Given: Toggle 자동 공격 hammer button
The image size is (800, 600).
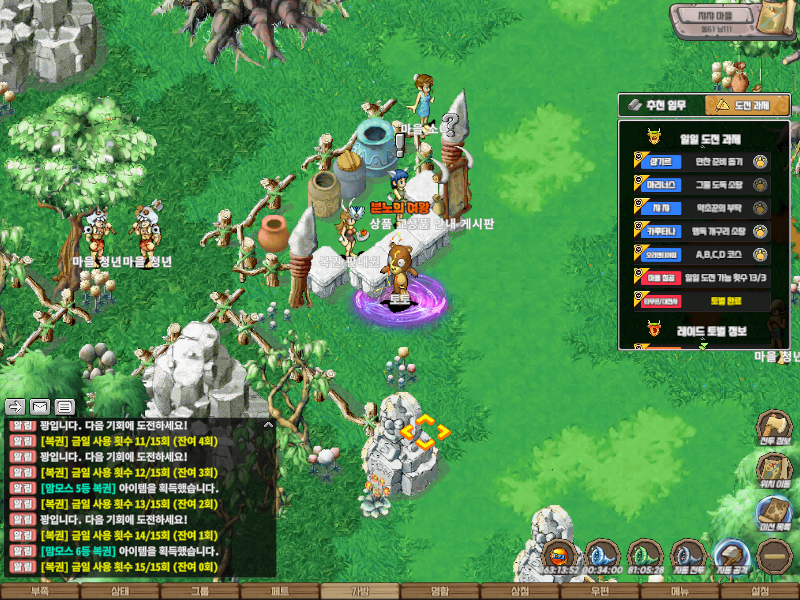Looking at the screenshot, I should coord(733,556).
